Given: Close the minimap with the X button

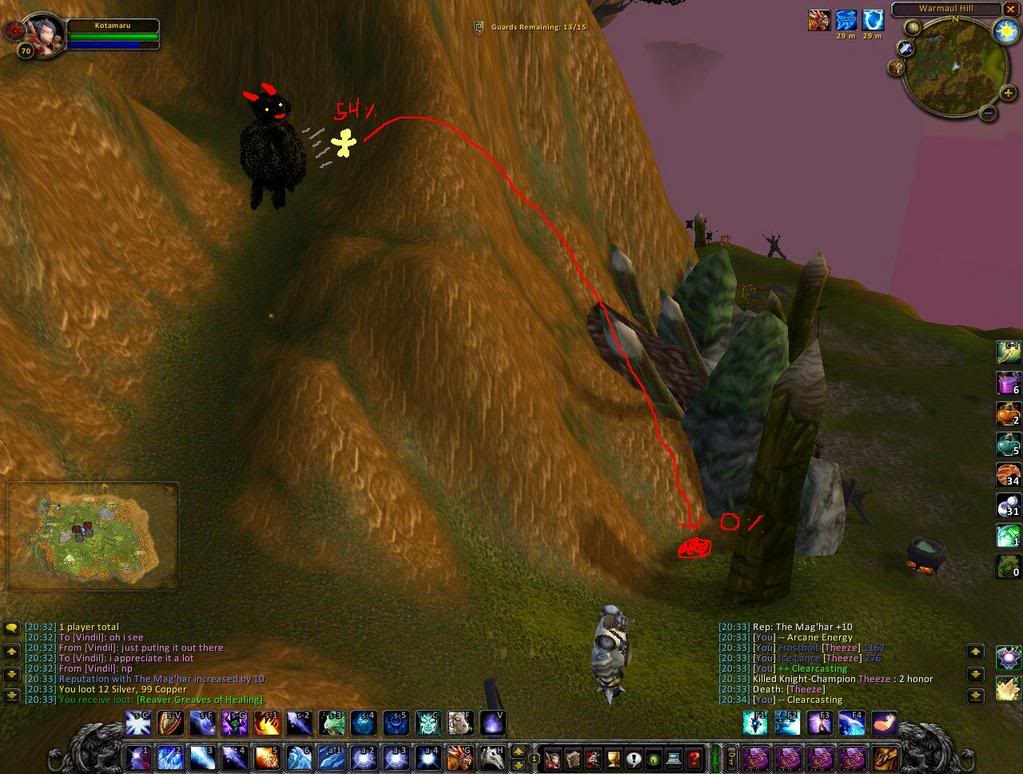Looking at the screenshot, I should click(x=1010, y=9).
